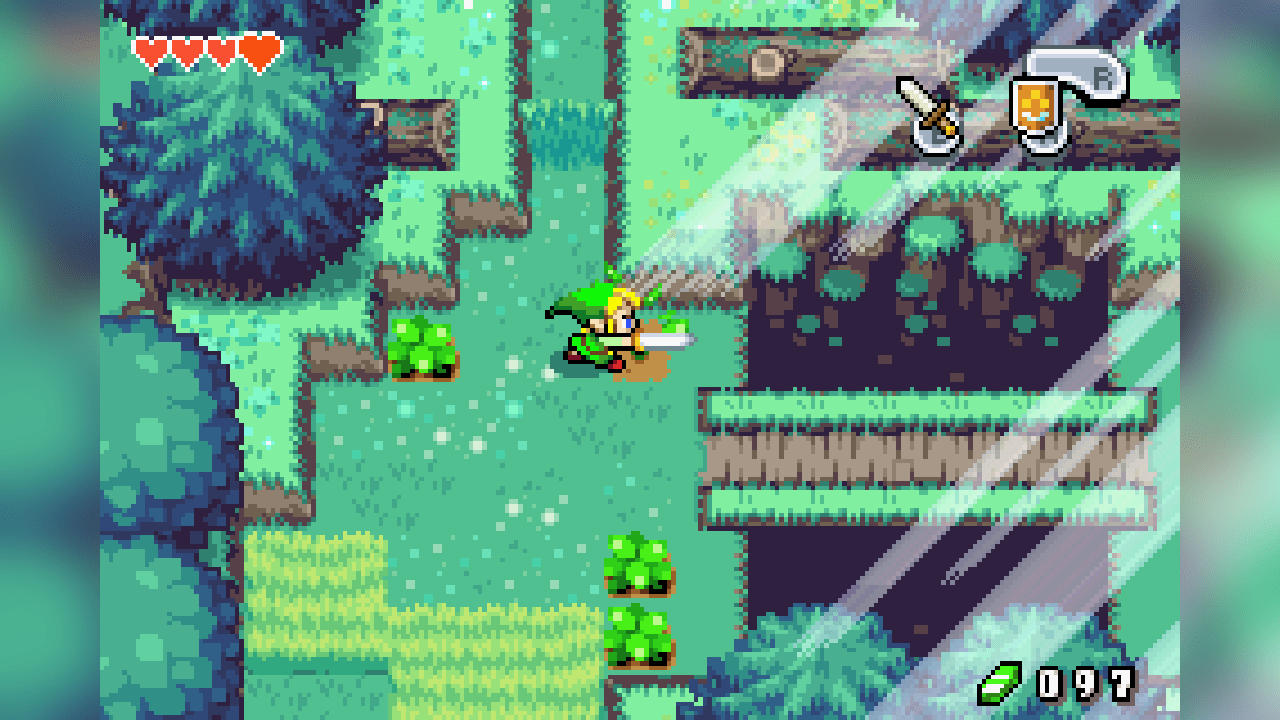
Task: Click the first heart in the health meter
Action: [x=150, y=47]
